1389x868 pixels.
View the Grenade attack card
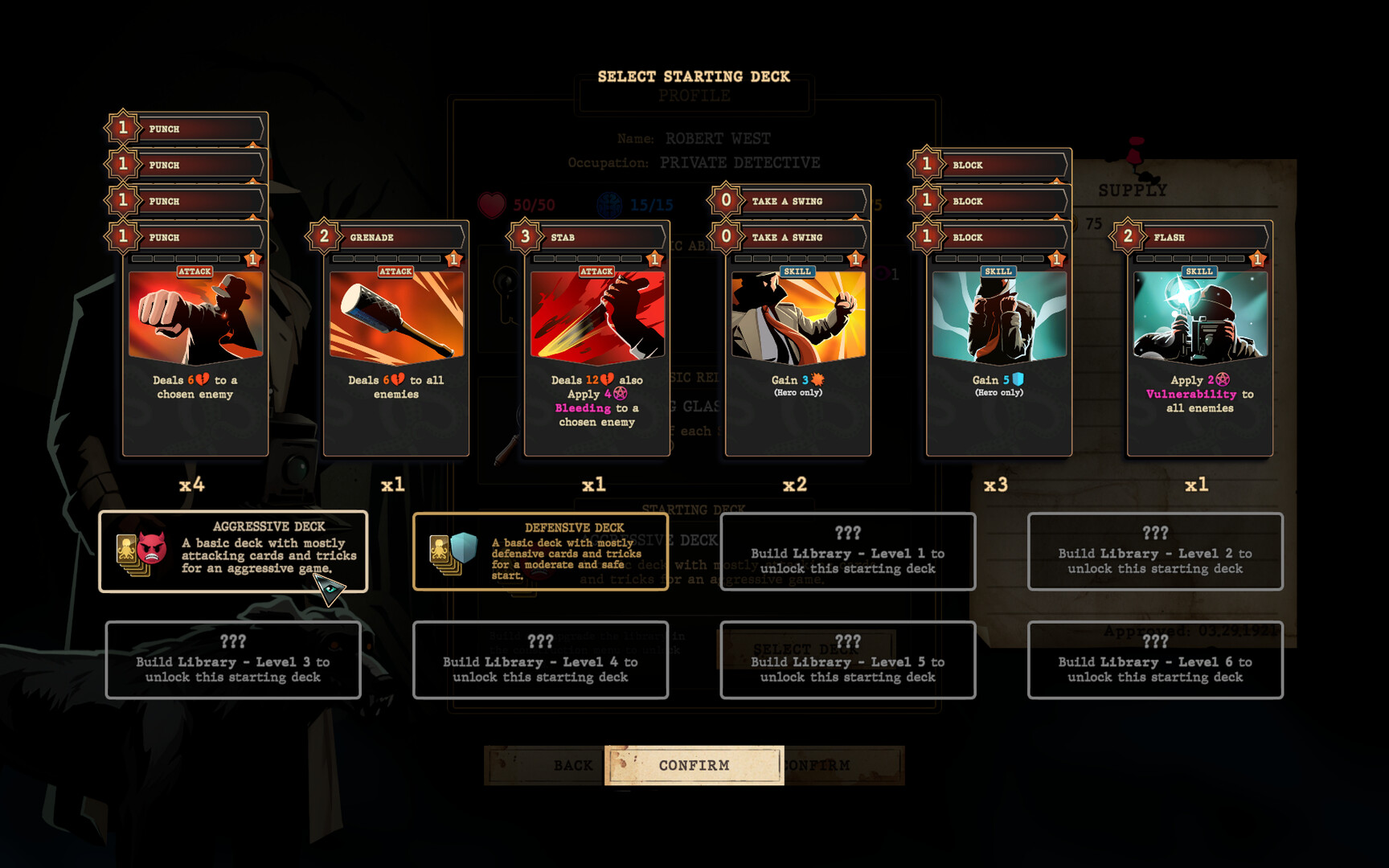click(x=396, y=346)
